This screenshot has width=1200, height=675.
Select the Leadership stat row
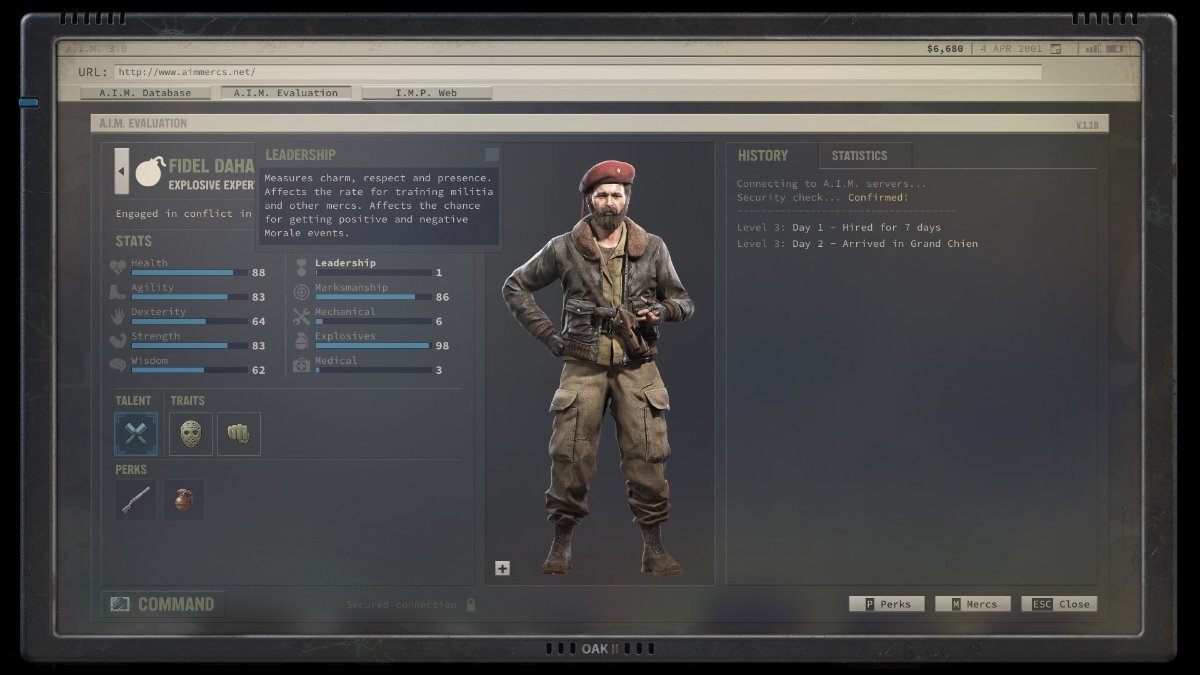(370, 267)
